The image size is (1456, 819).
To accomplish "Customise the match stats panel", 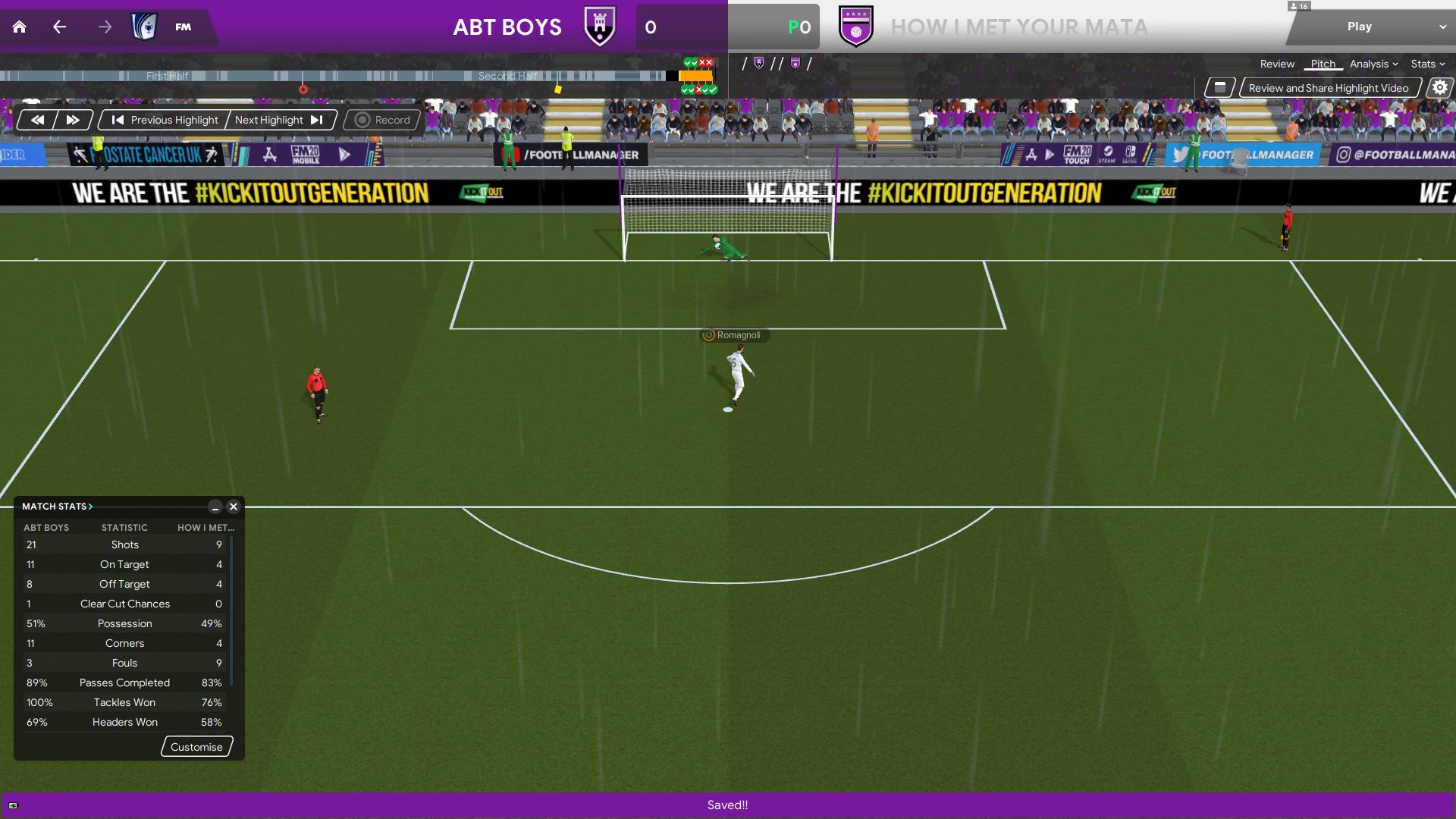I will click(196, 747).
